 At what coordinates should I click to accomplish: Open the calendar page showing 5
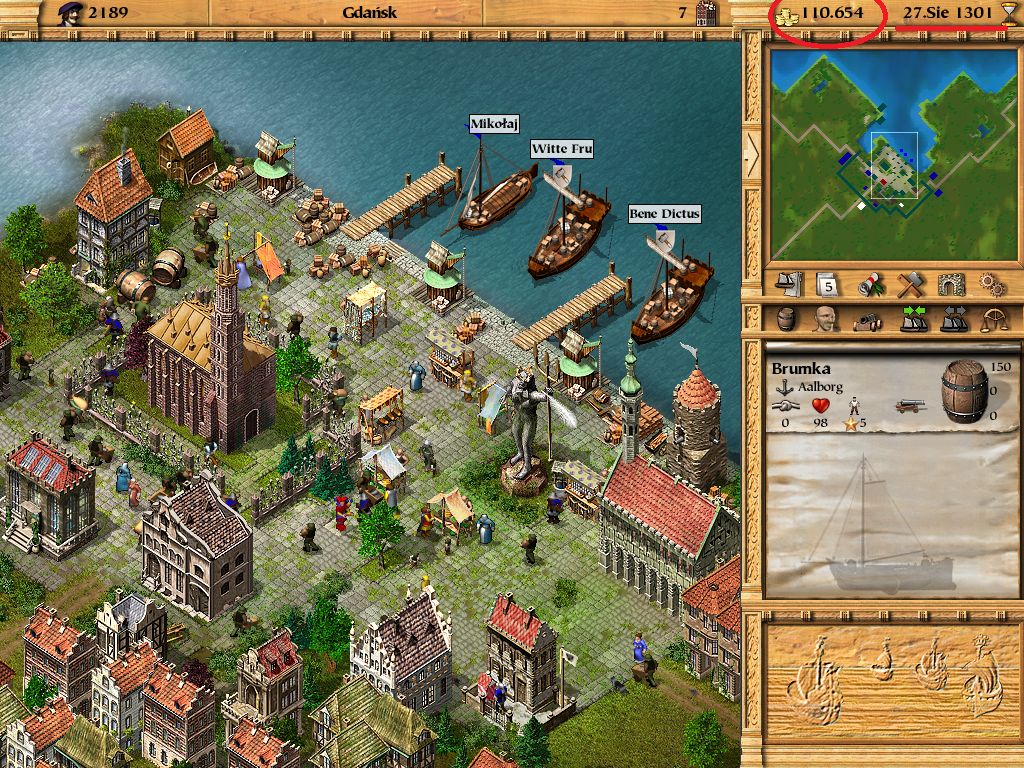826,284
